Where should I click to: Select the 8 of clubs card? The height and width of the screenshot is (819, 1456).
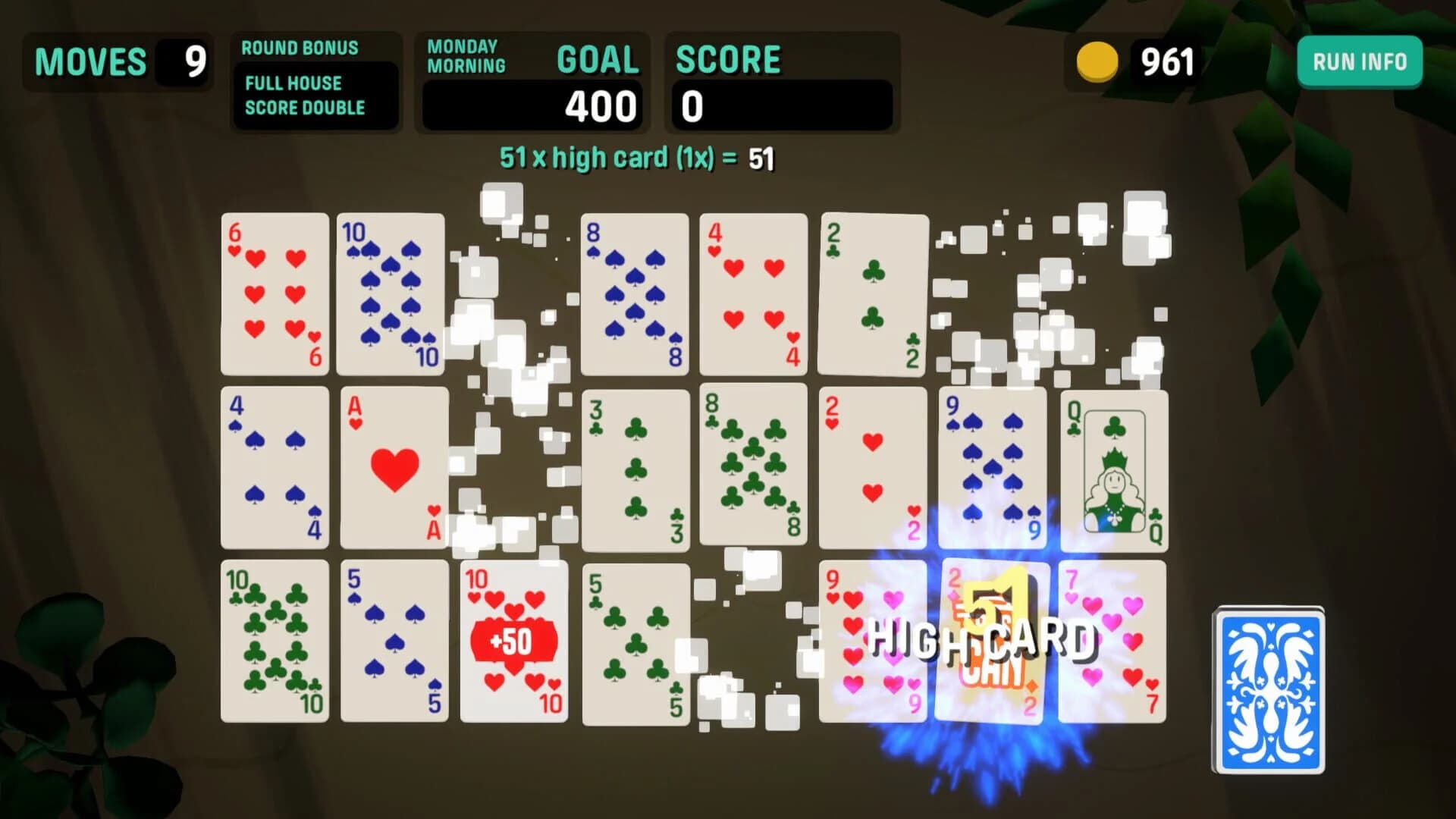[754, 466]
